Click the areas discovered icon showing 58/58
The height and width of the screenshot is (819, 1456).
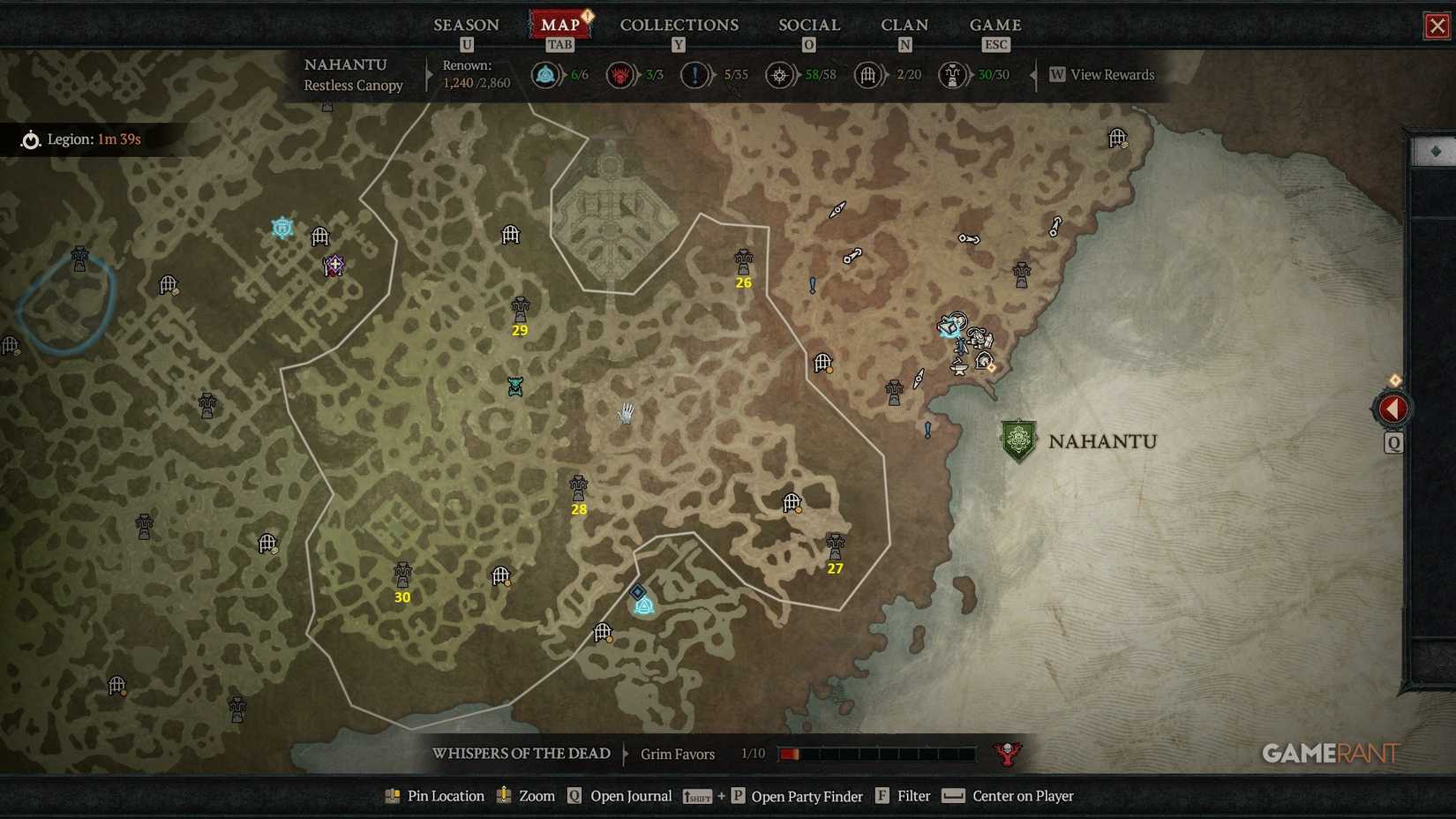(x=780, y=75)
